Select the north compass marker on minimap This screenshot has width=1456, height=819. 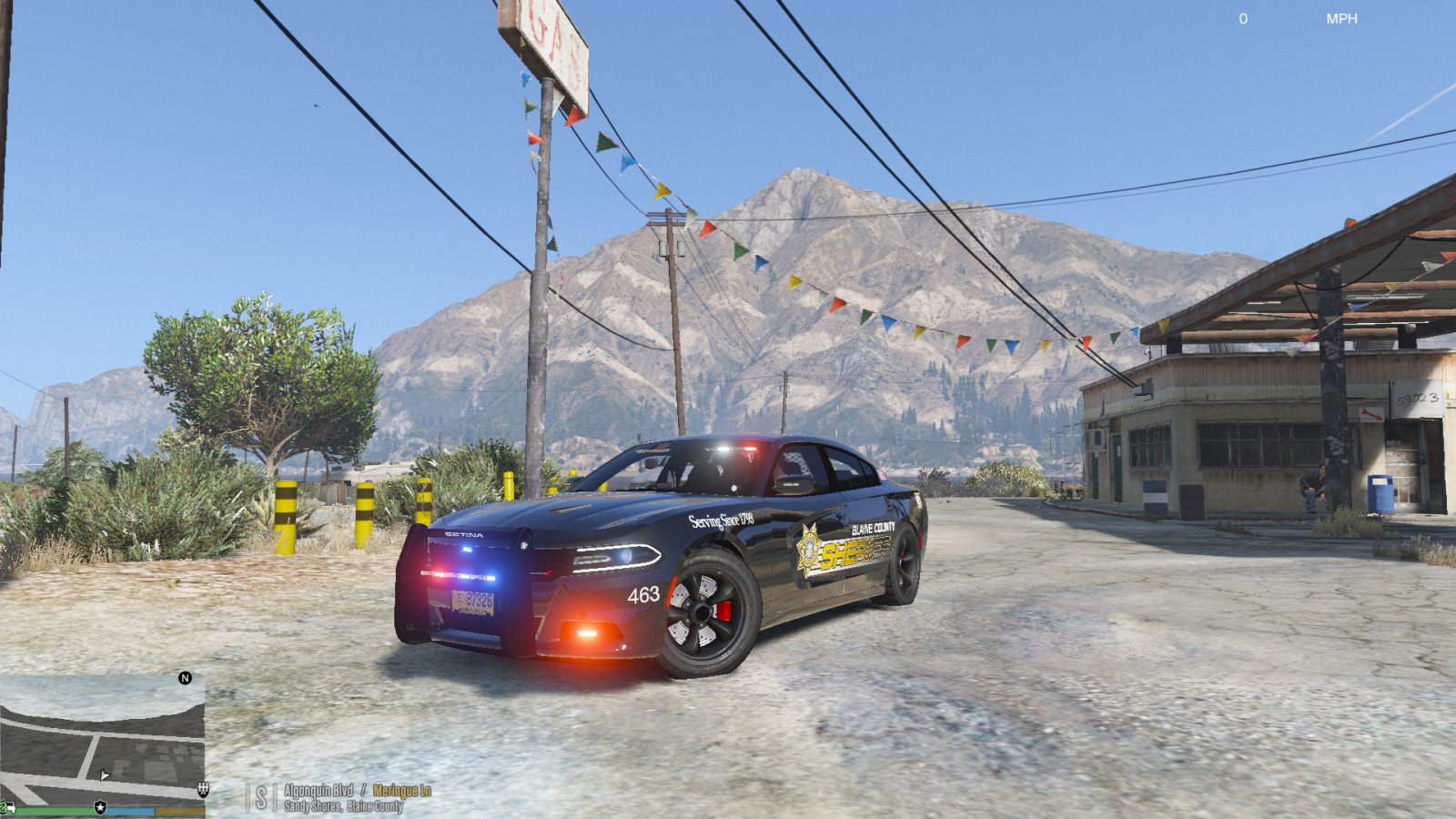click(x=185, y=678)
